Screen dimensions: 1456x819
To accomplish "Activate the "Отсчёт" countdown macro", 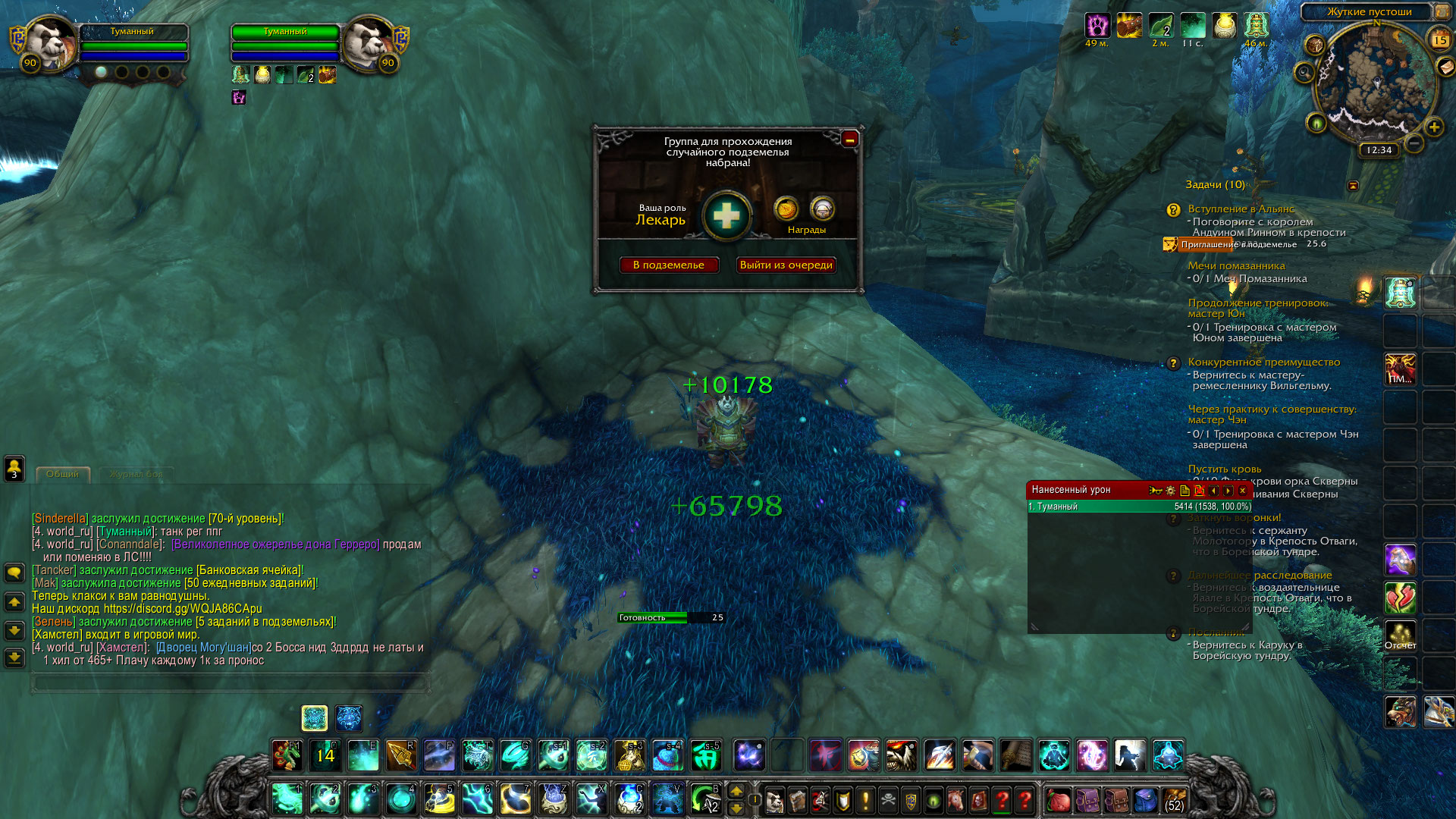I will pyautogui.click(x=1400, y=635).
